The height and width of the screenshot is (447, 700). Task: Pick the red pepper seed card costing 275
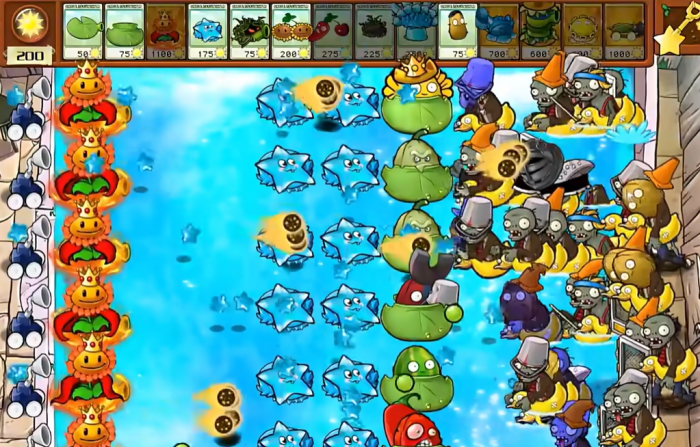point(331,30)
